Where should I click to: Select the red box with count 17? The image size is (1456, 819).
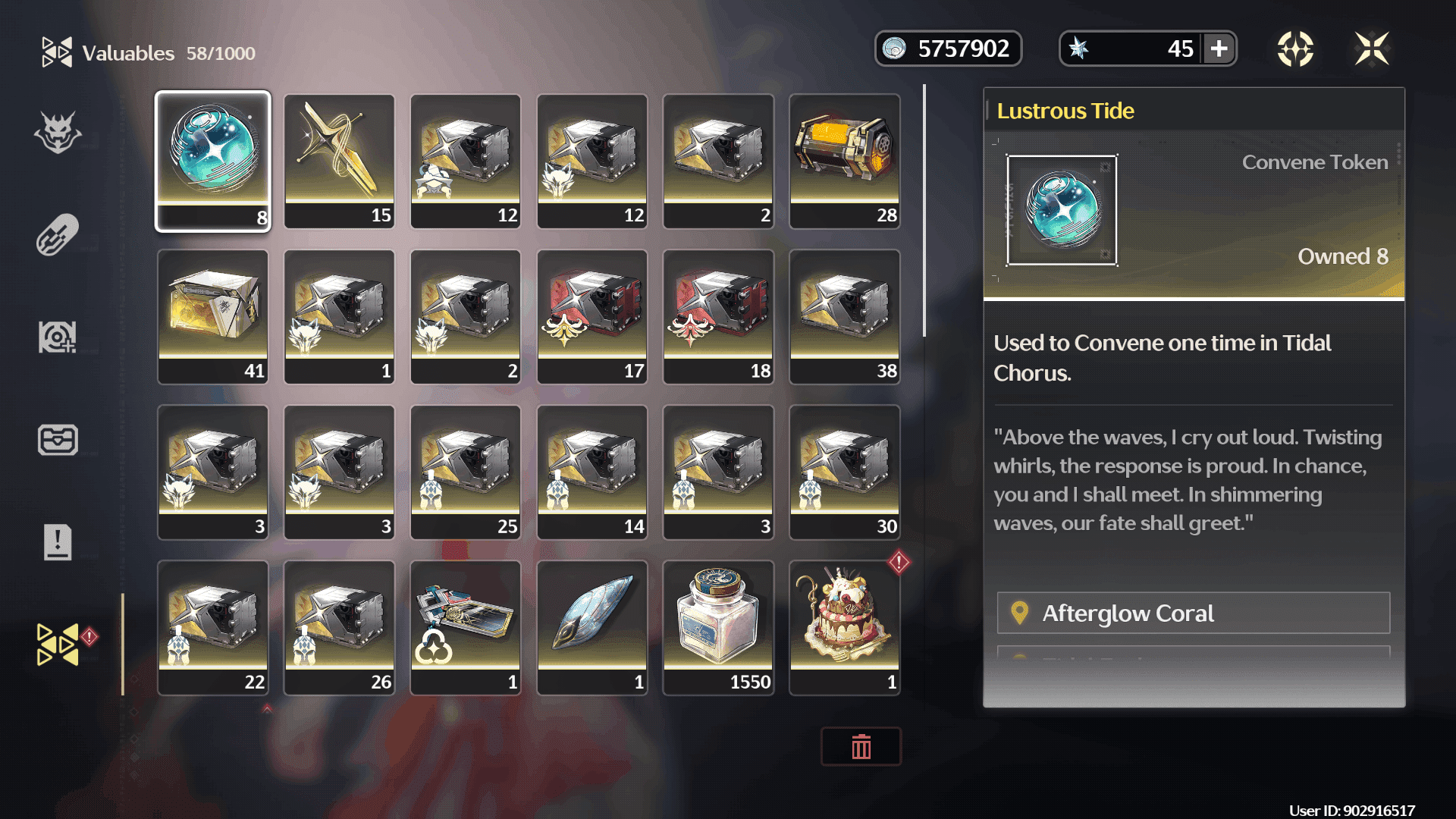(592, 316)
